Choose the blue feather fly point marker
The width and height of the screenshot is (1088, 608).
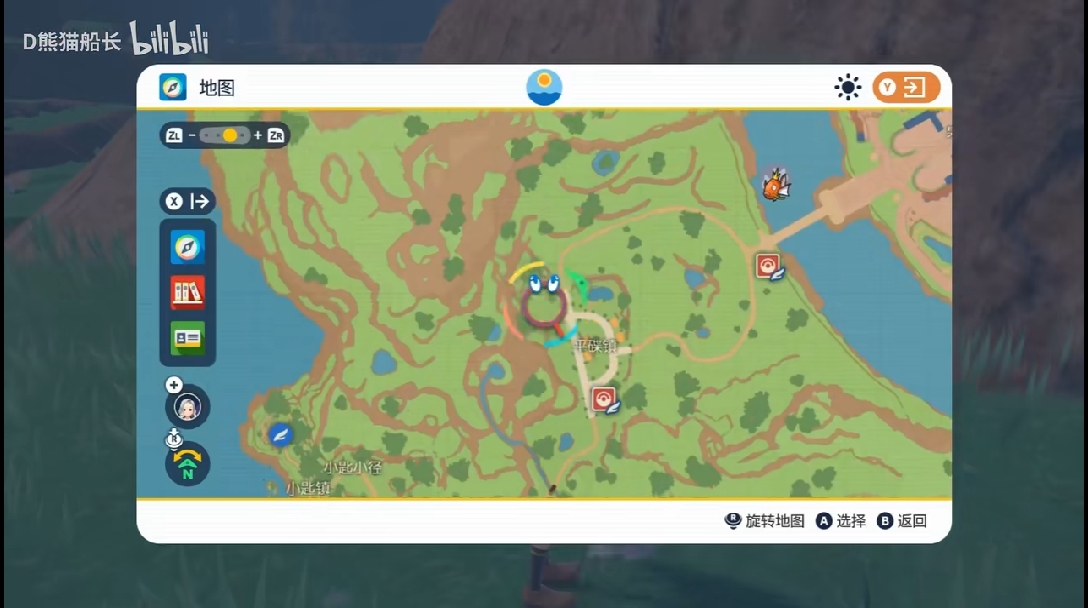281,434
